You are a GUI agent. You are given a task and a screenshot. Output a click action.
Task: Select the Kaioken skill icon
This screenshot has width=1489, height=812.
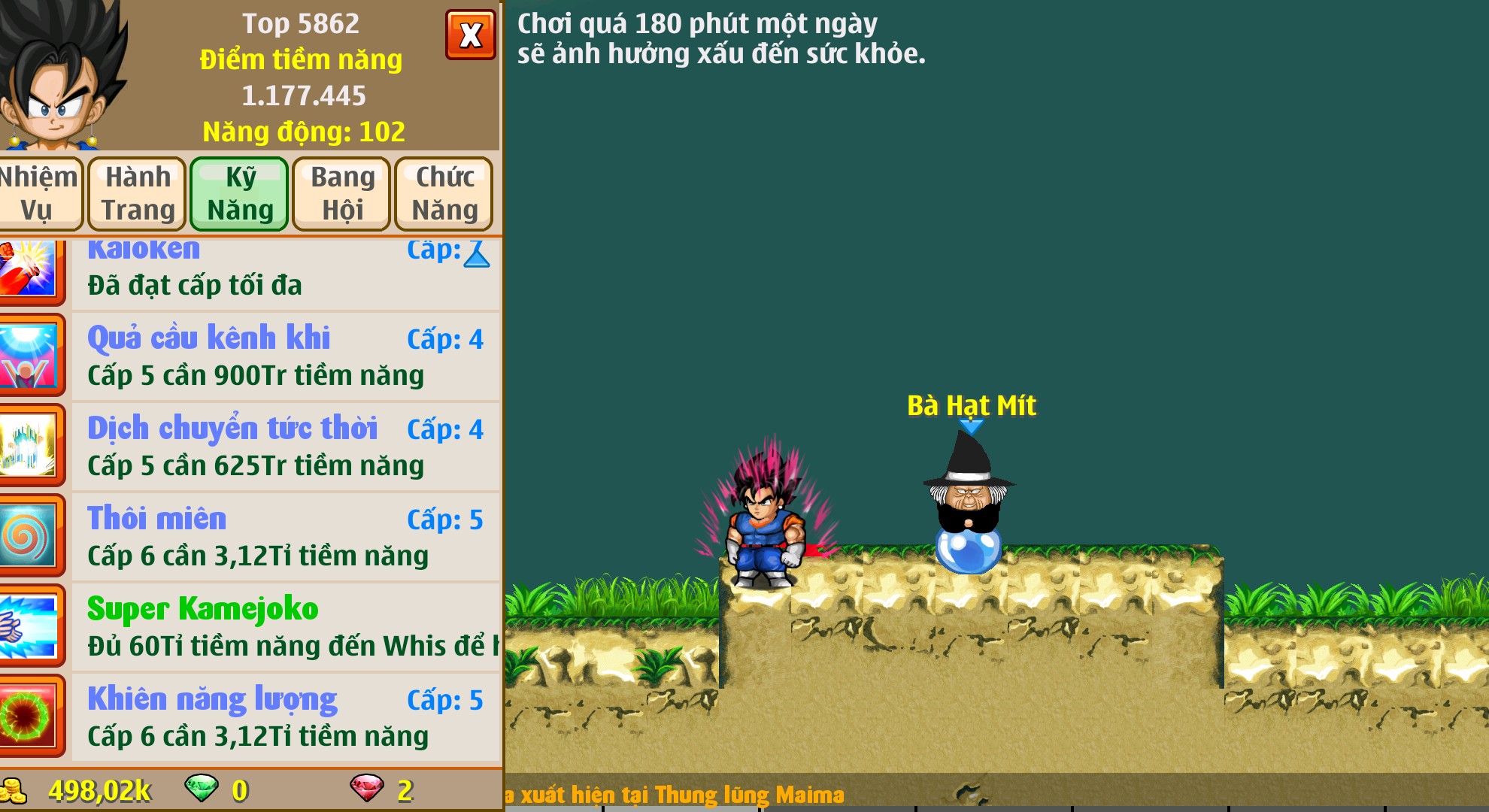point(30,269)
